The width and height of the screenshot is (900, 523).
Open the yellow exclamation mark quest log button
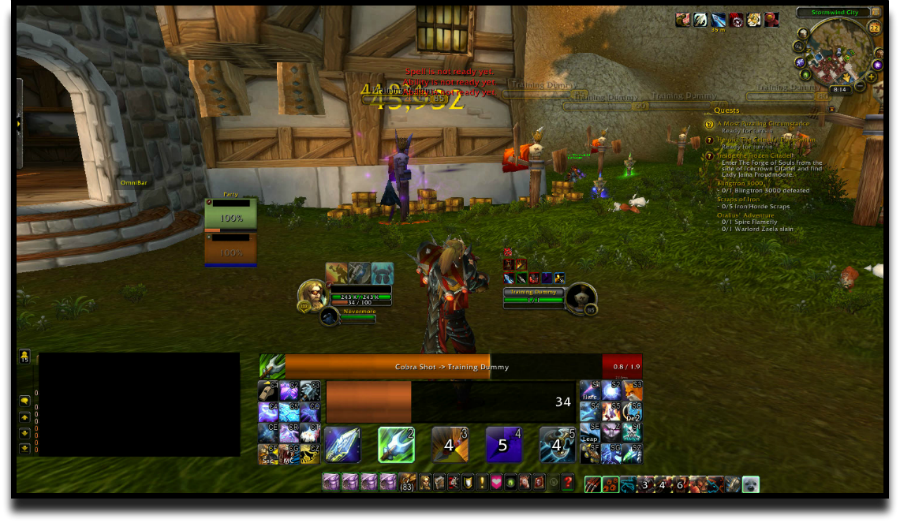coord(482,483)
